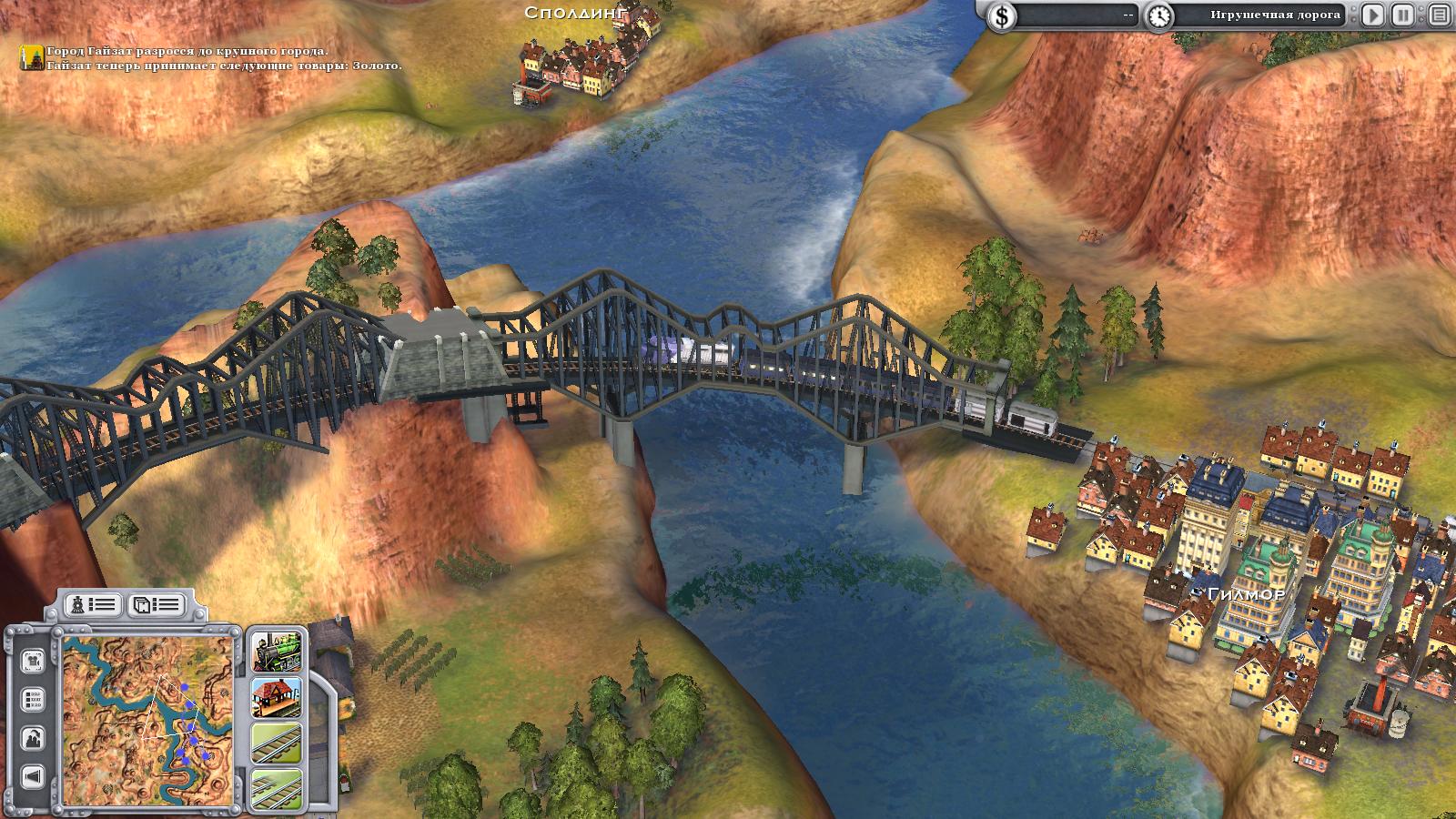Image resolution: width=1456 pixels, height=819 pixels.
Task: Open the main menu list button
Action: click(1439, 15)
